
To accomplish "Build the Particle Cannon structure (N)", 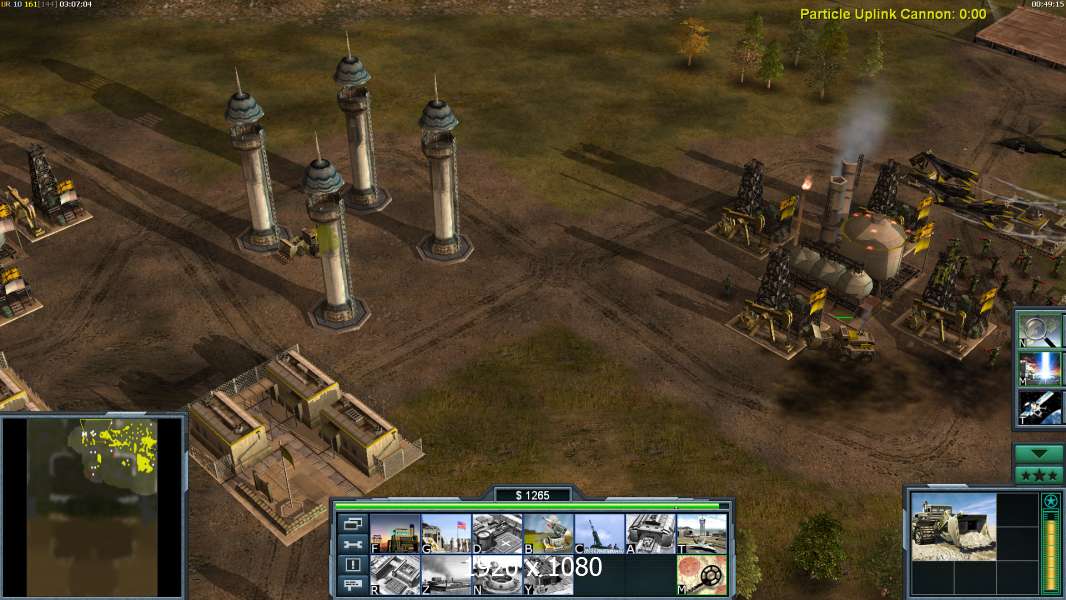I will click(x=497, y=575).
